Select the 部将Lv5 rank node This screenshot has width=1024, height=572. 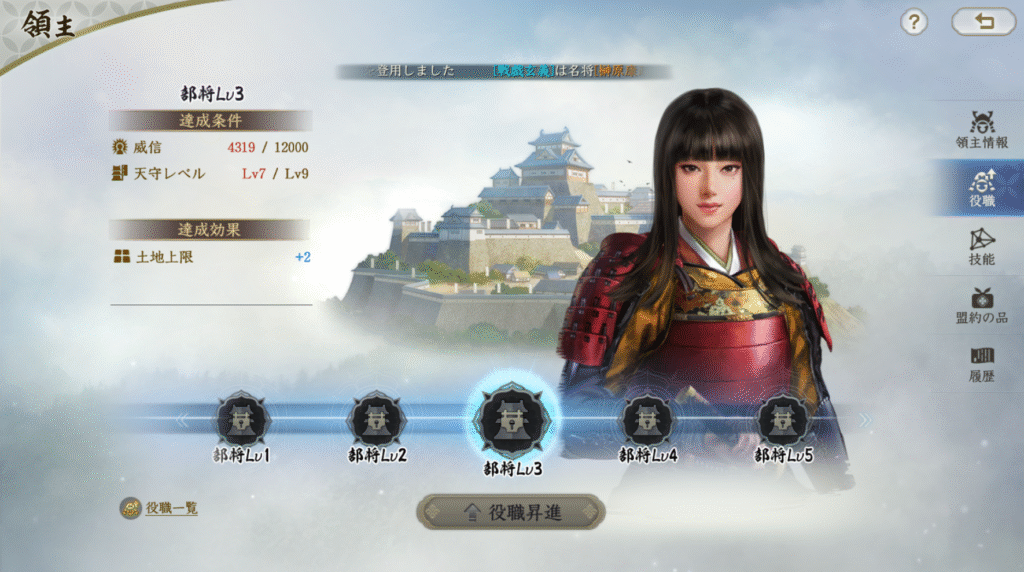783,420
